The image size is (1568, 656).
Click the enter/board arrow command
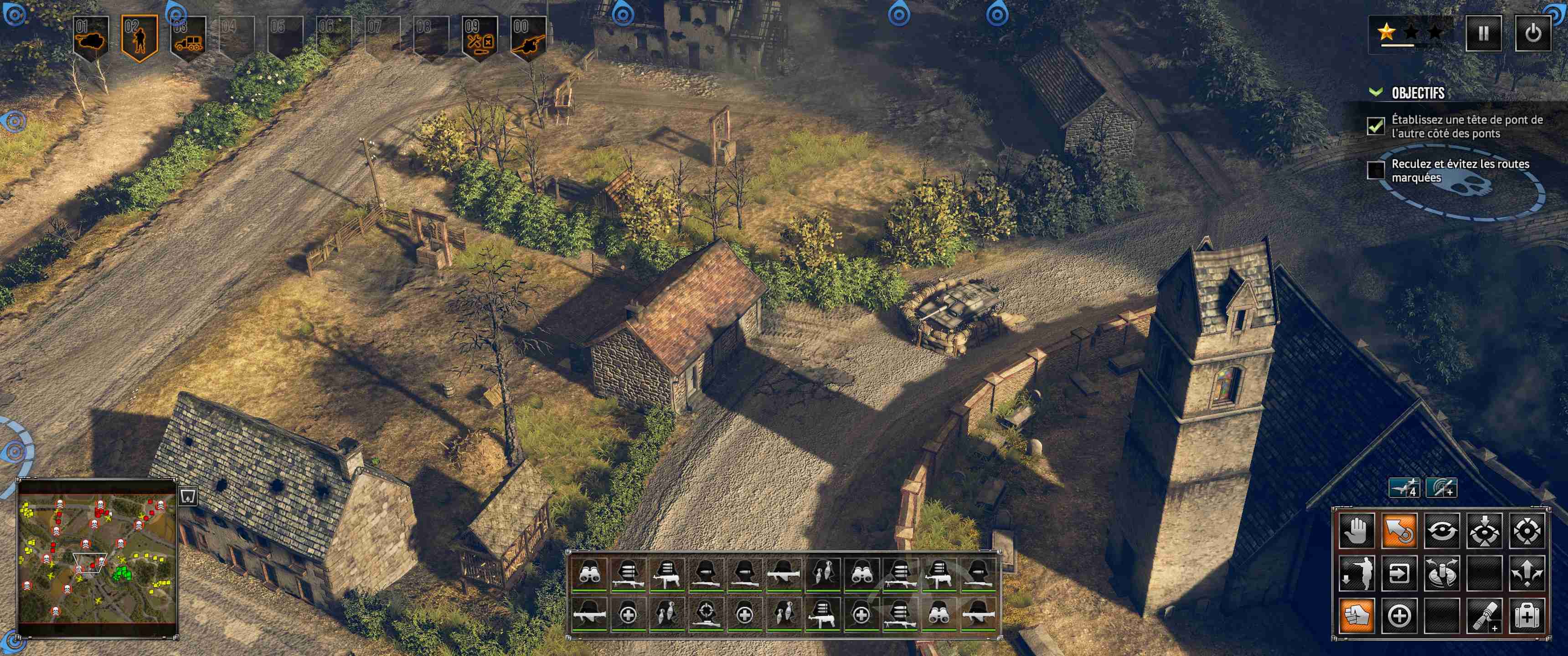[x=1399, y=573]
